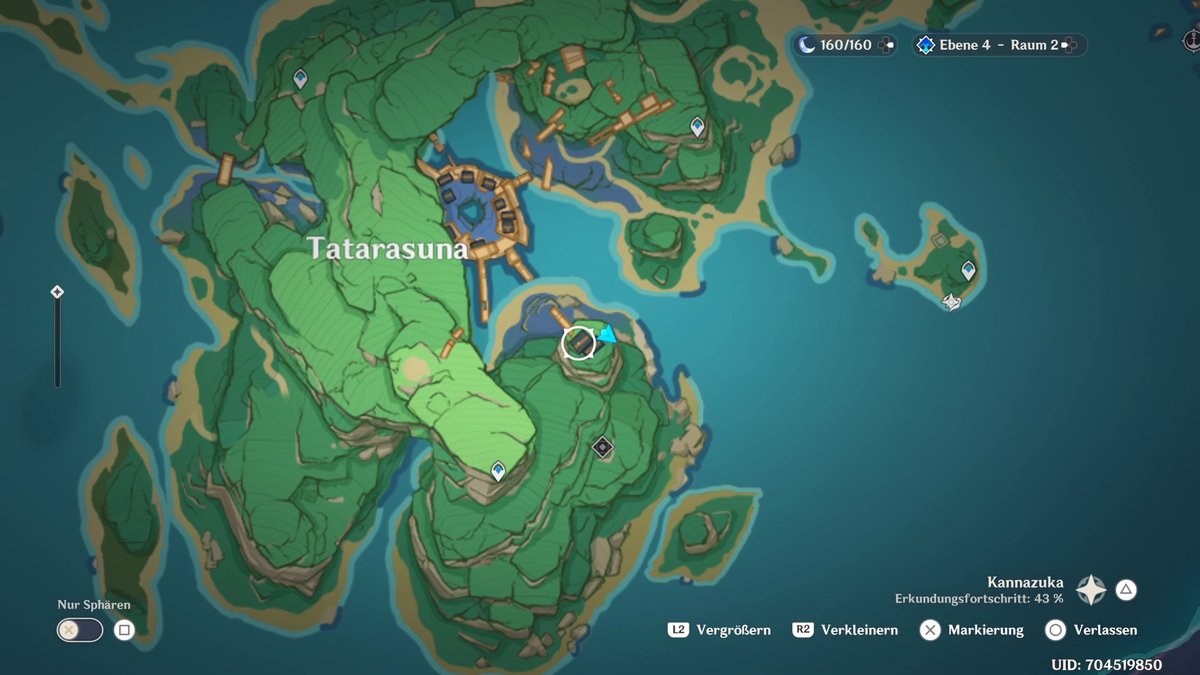The width and height of the screenshot is (1200, 675).
Task: Select the waypoint below the light-green plateau
Action: coord(498,470)
